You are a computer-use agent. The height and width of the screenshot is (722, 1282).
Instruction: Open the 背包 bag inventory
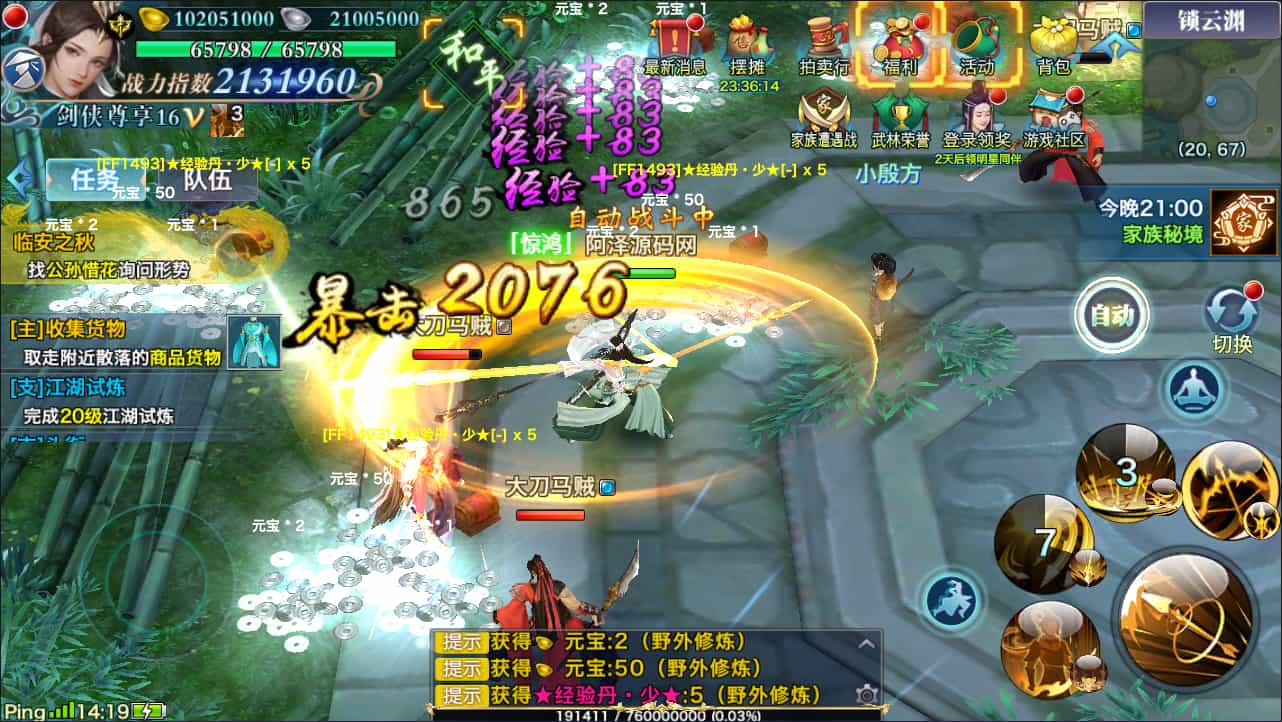1053,44
